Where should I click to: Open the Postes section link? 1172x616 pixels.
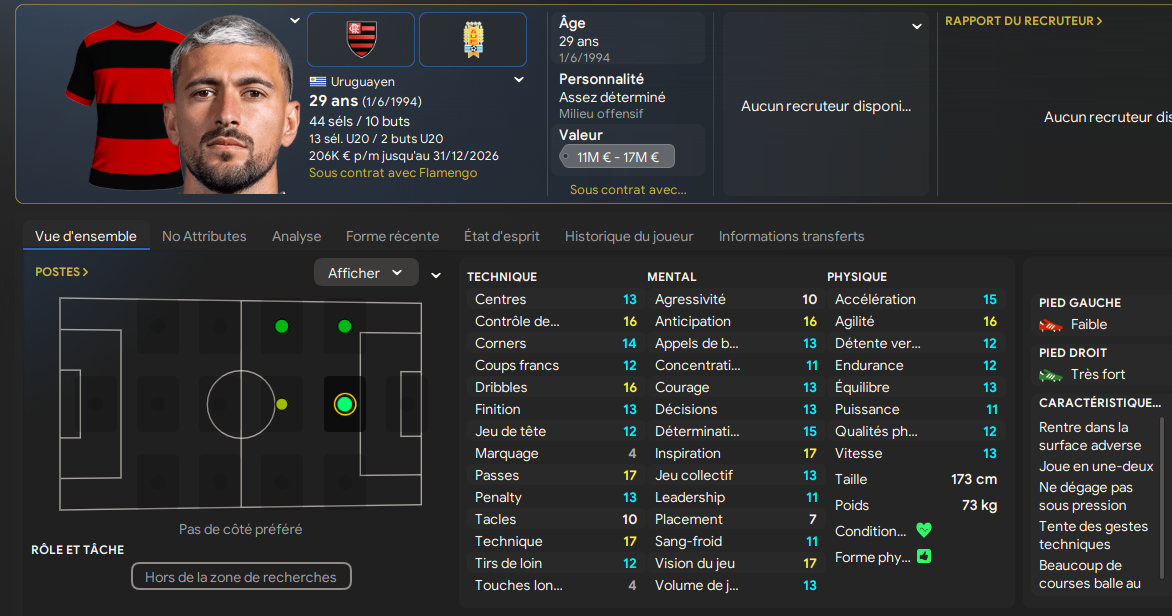(x=62, y=272)
